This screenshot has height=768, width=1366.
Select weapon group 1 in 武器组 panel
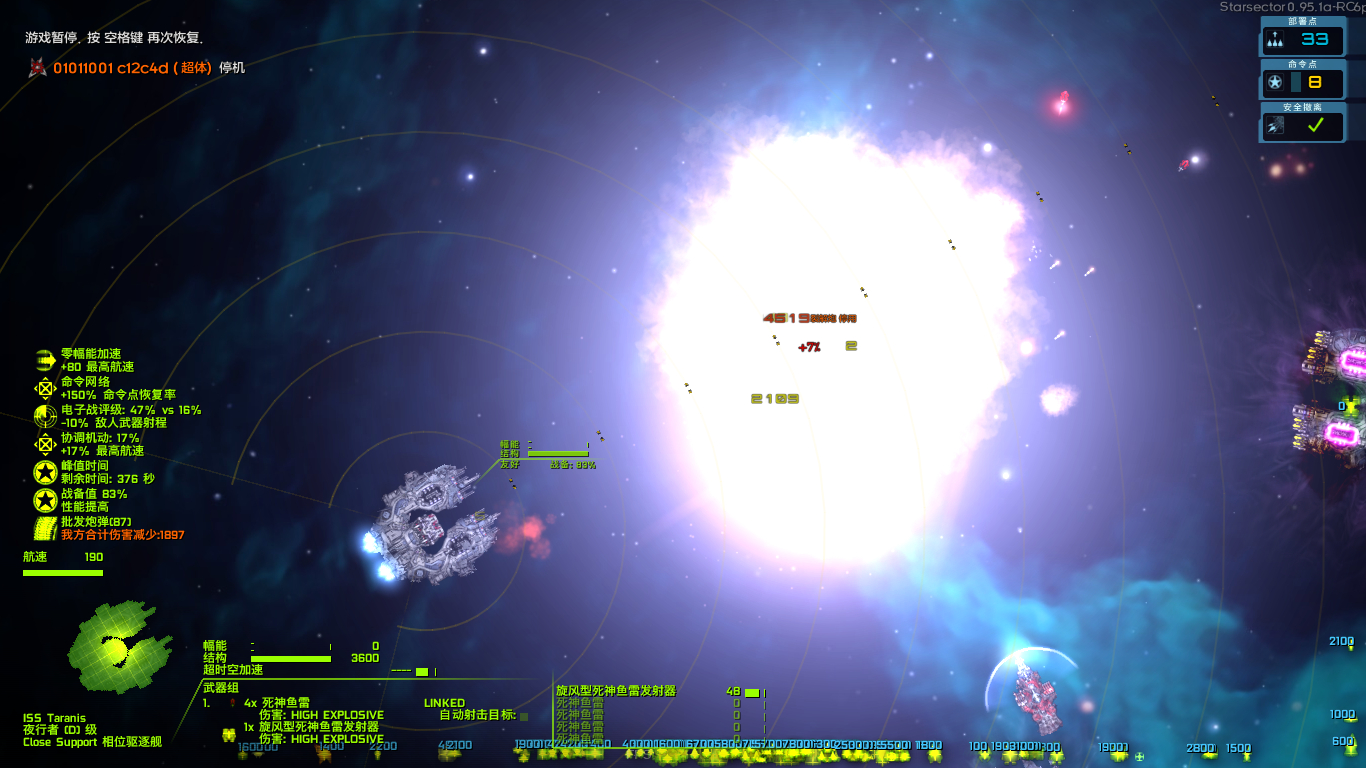[x=205, y=702]
